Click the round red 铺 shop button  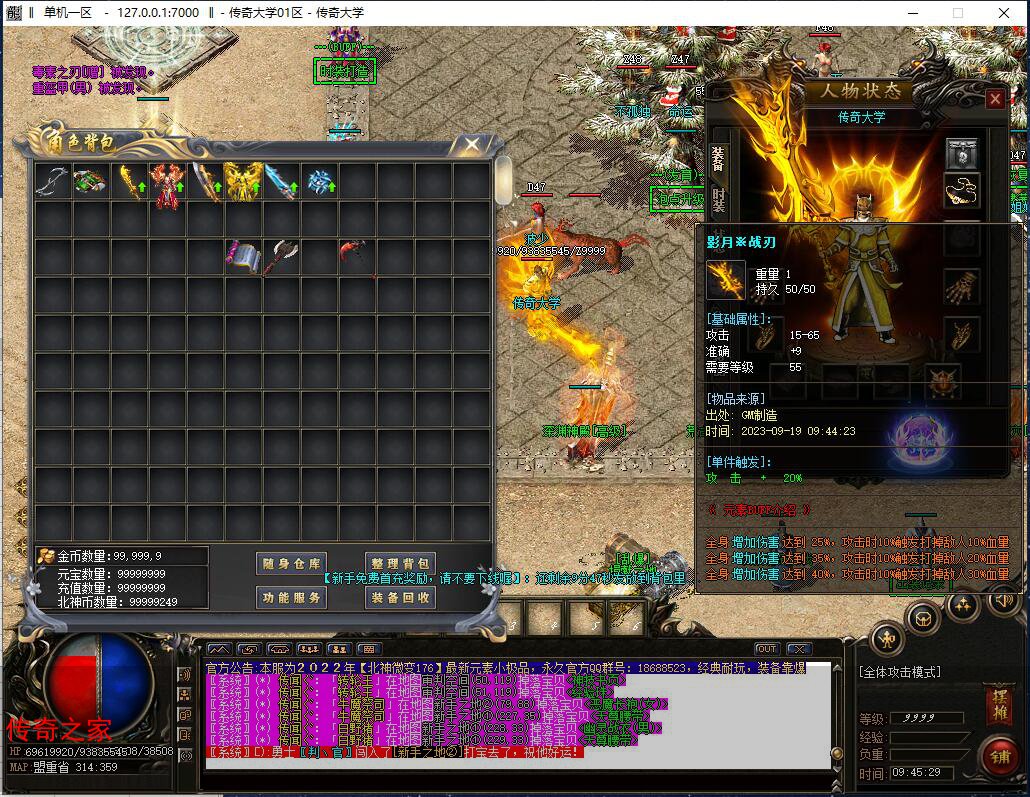pos(999,757)
